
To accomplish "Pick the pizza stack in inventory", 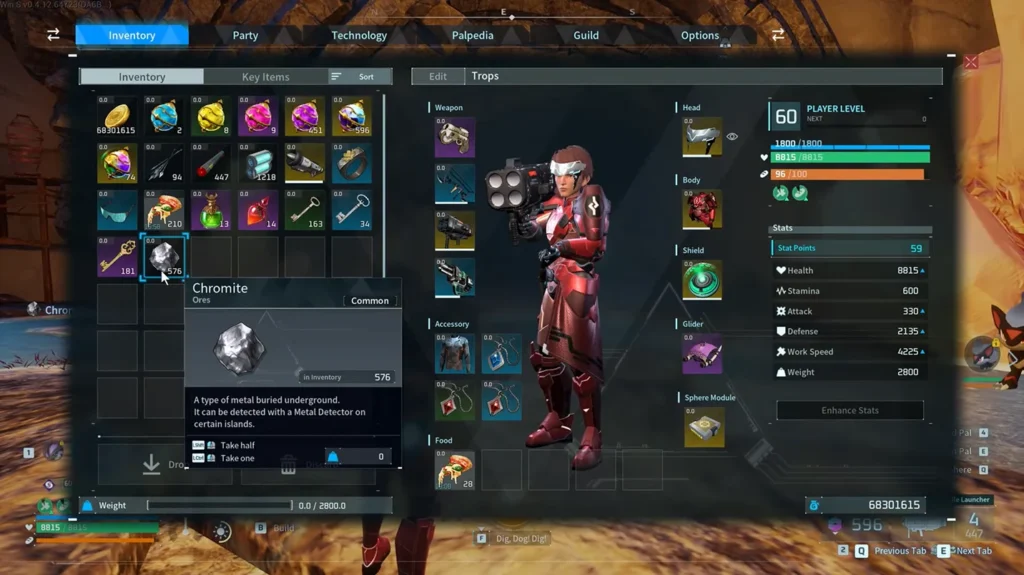I will (164, 210).
